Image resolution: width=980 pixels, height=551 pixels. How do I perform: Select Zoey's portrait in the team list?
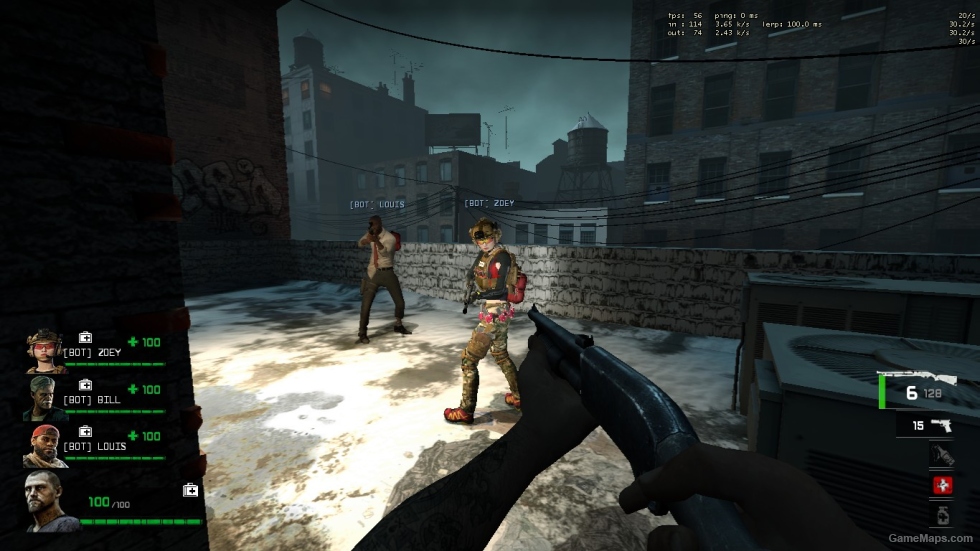(45, 350)
